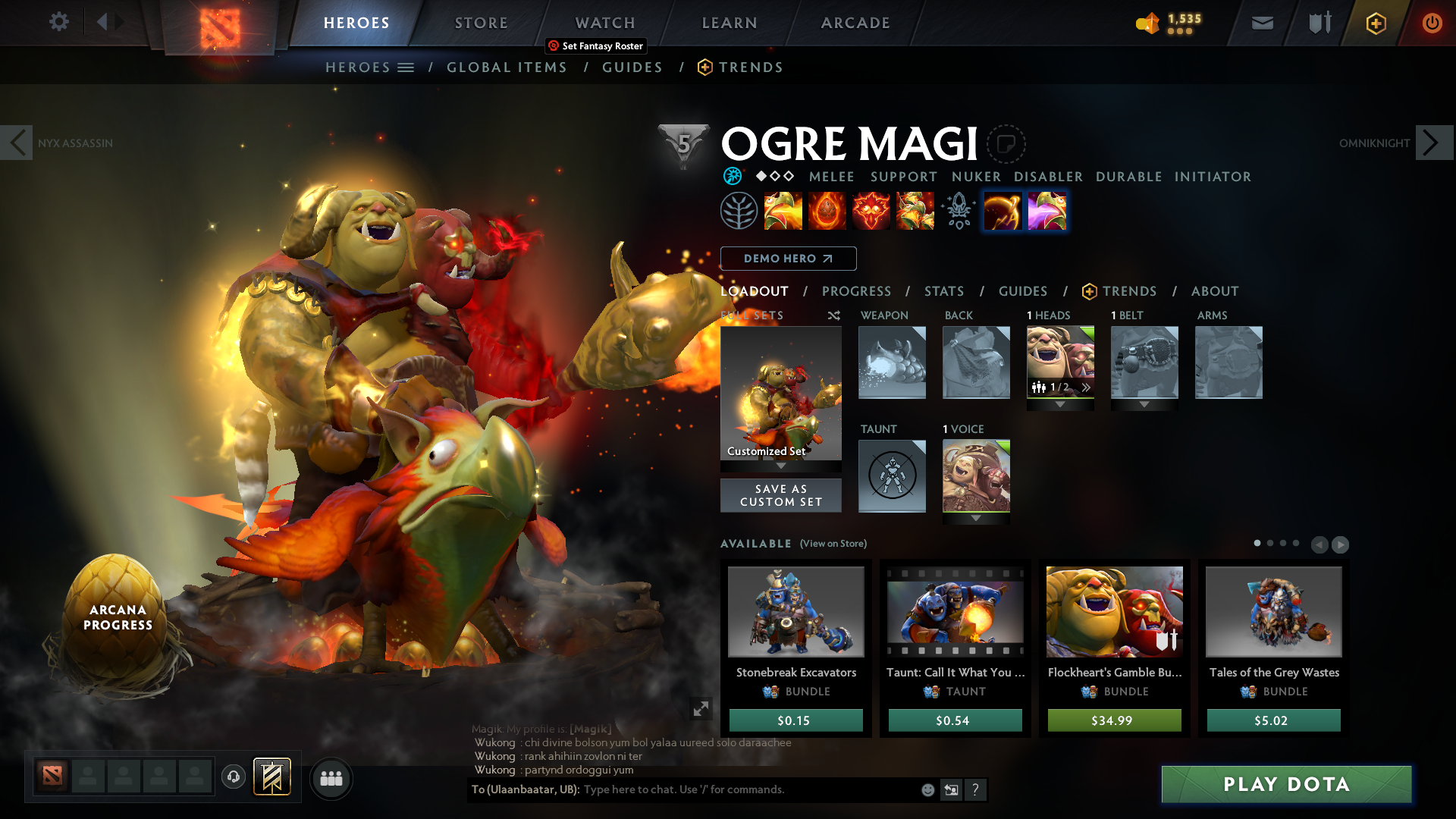
Task: Open the Fireblast ability icon
Action: (x=783, y=212)
